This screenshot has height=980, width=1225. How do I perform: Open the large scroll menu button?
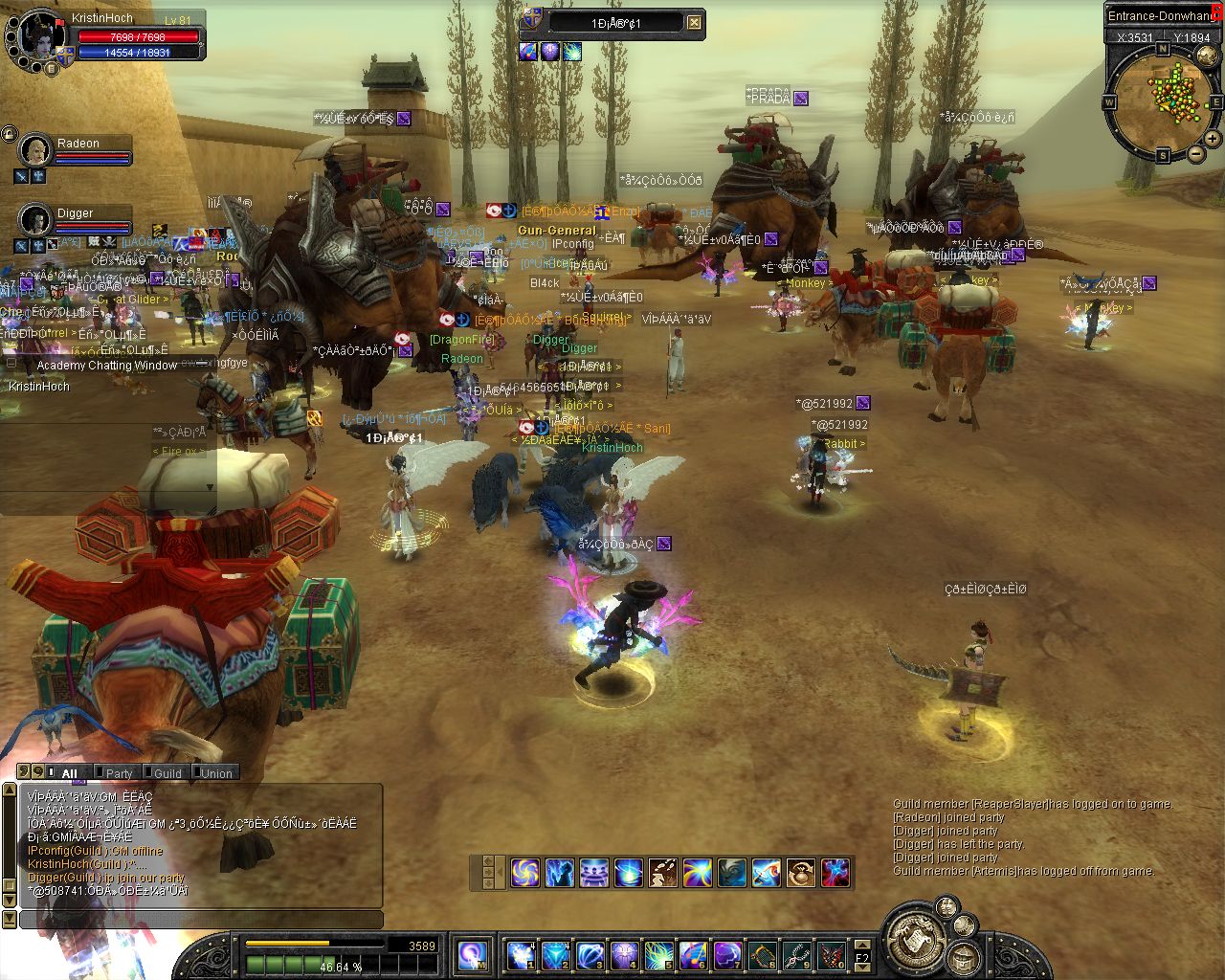click(x=915, y=938)
